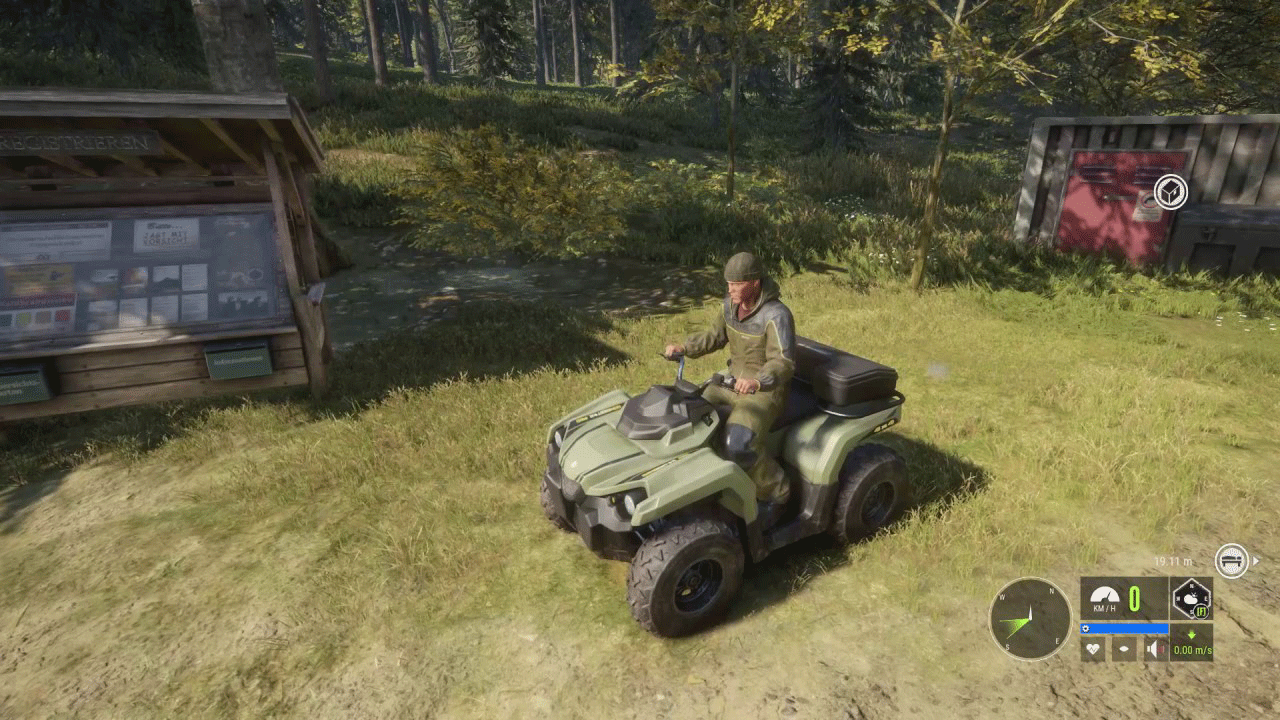Click the speaker noise level icon
1280x720 pixels.
(1155, 649)
